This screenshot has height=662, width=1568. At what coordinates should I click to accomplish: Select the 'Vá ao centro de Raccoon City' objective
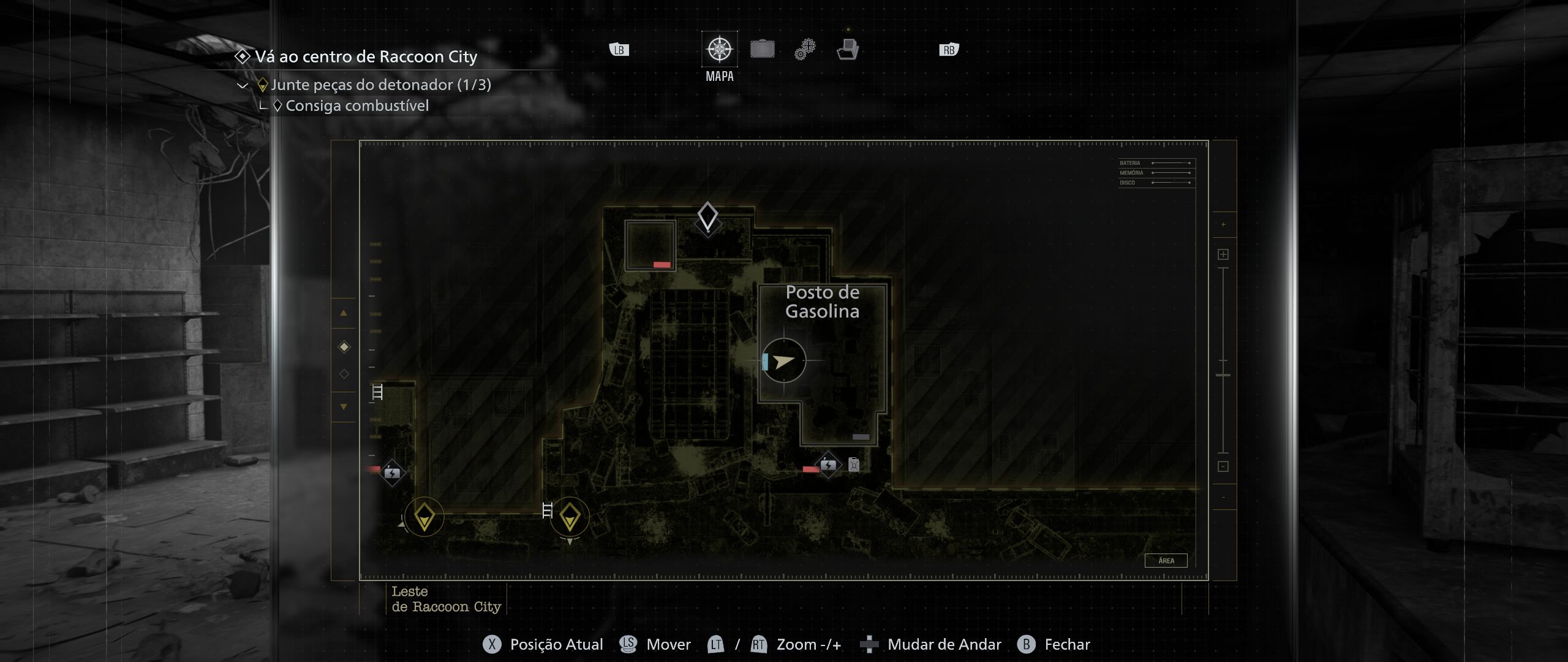click(x=366, y=57)
